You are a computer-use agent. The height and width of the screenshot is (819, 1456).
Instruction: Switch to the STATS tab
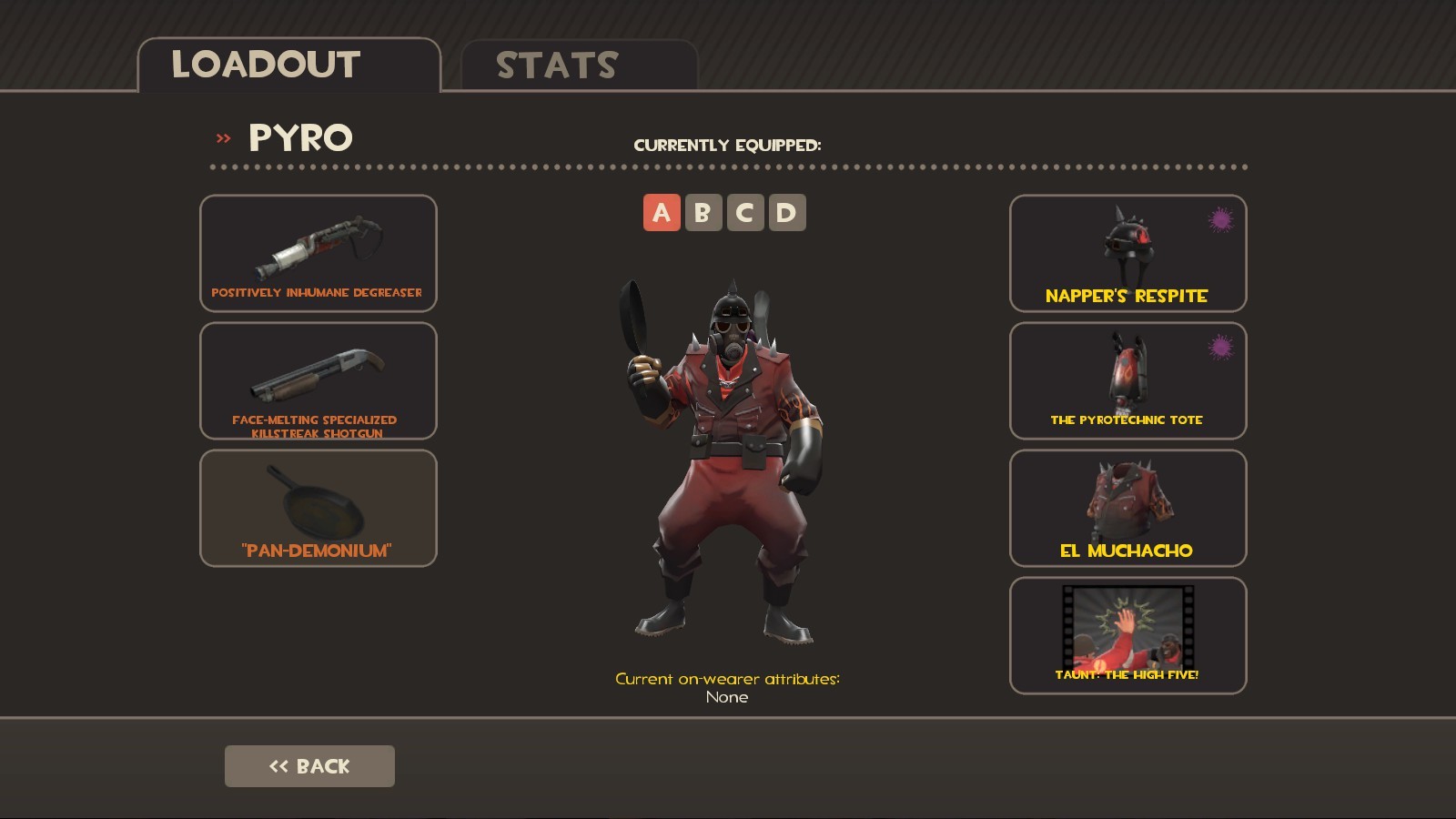coord(555,64)
